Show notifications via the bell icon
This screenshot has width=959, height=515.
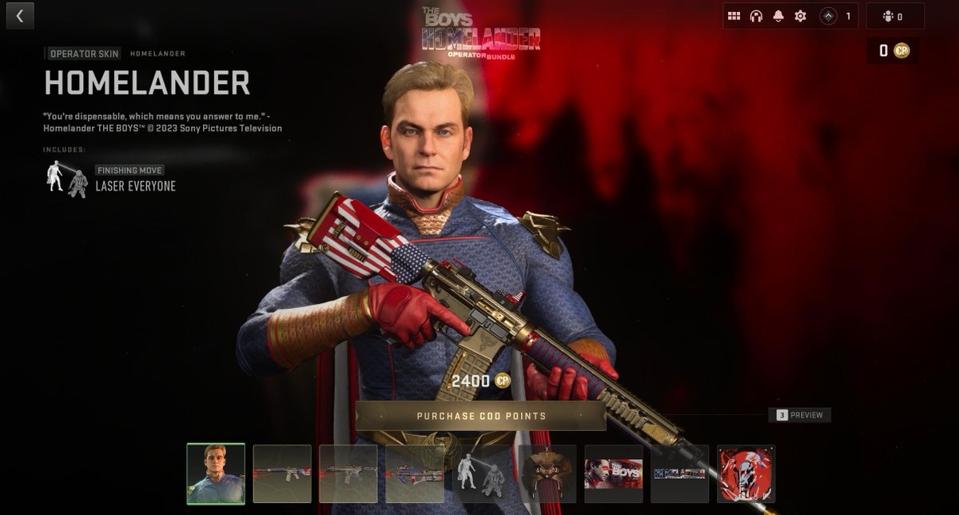point(778,16)
